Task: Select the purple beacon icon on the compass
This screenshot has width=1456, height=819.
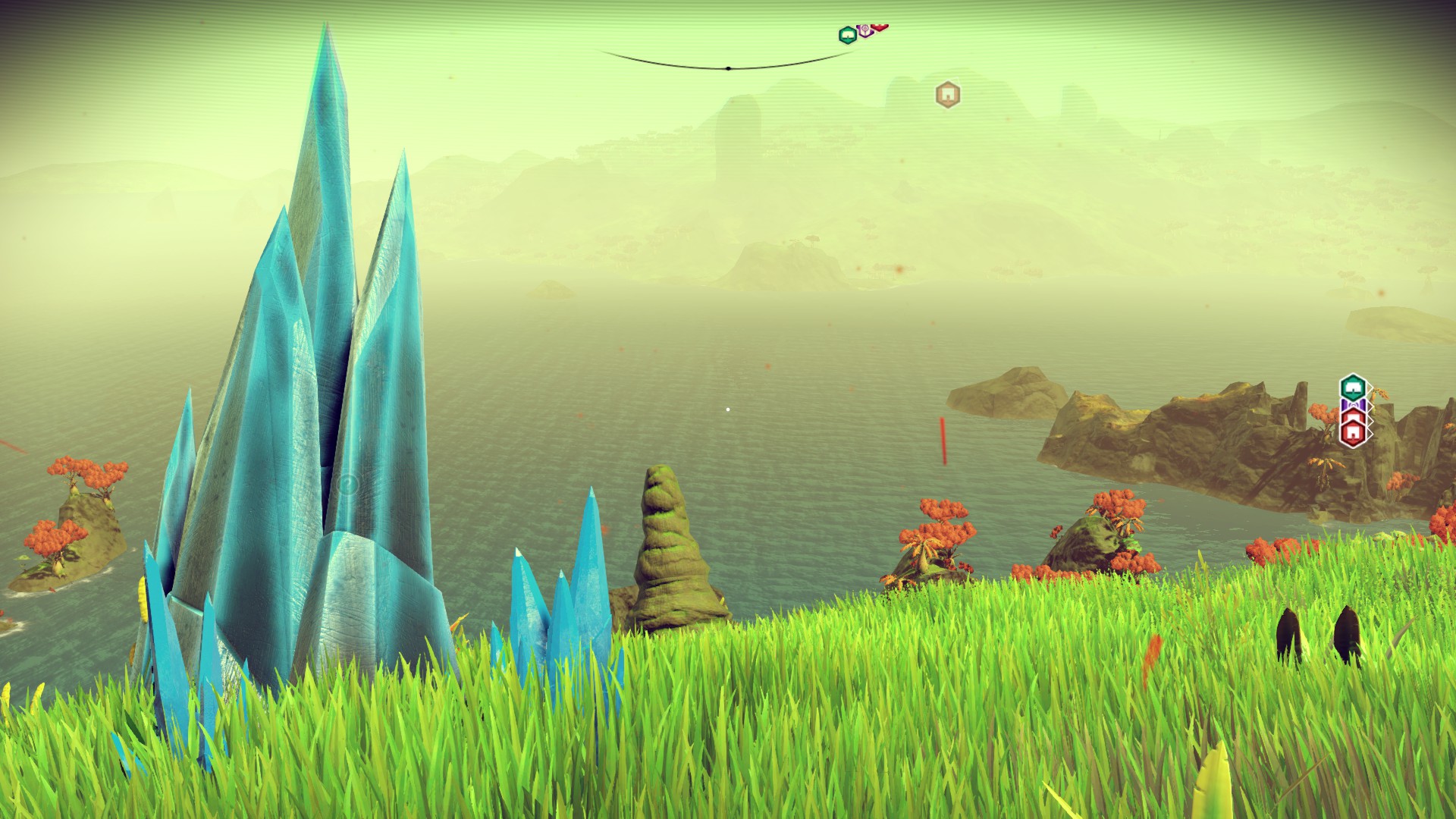Action: pyautogui.click(x=864, y=32)
